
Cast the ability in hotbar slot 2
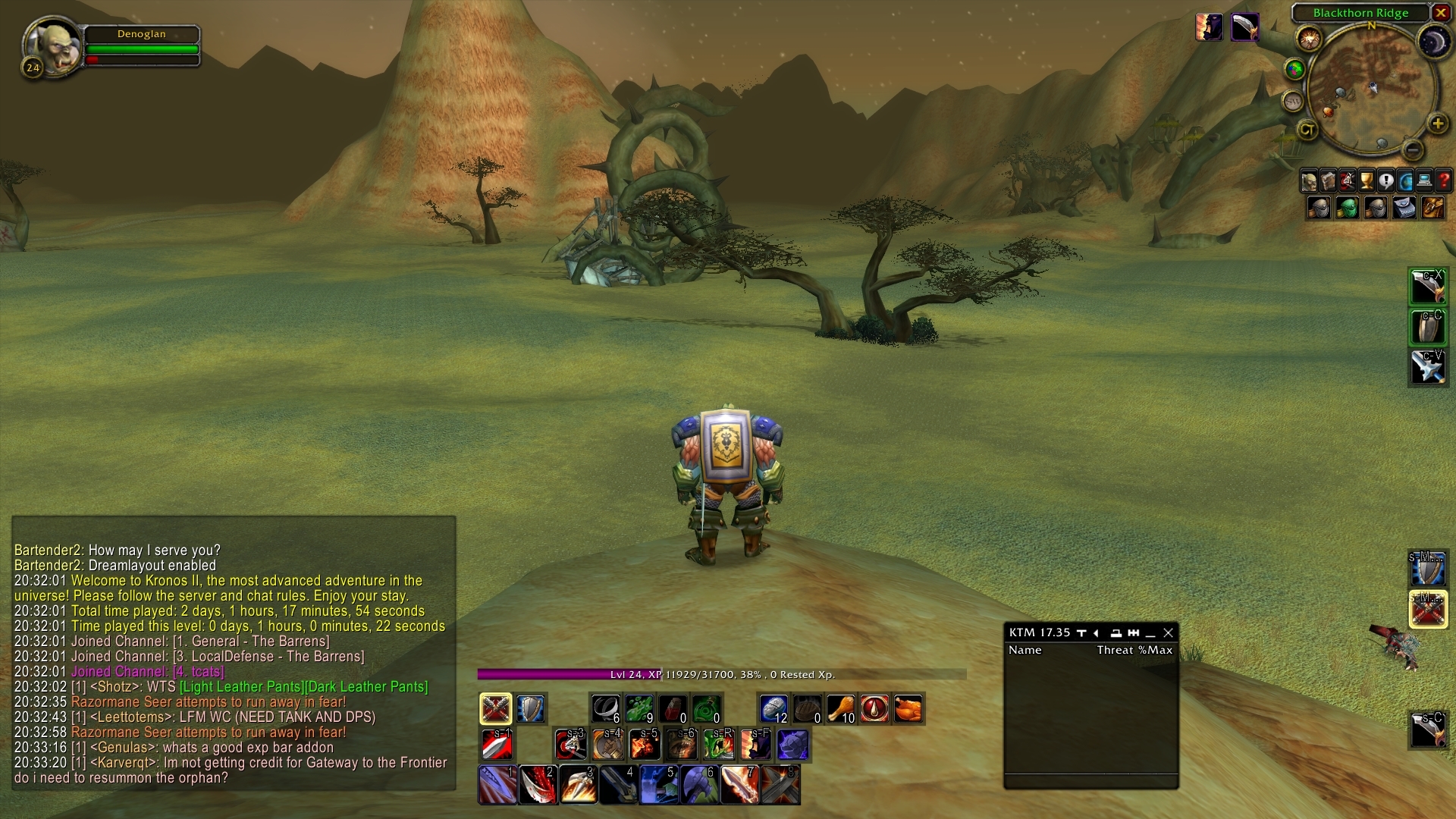pyautogui.click(x=538, y=784)
